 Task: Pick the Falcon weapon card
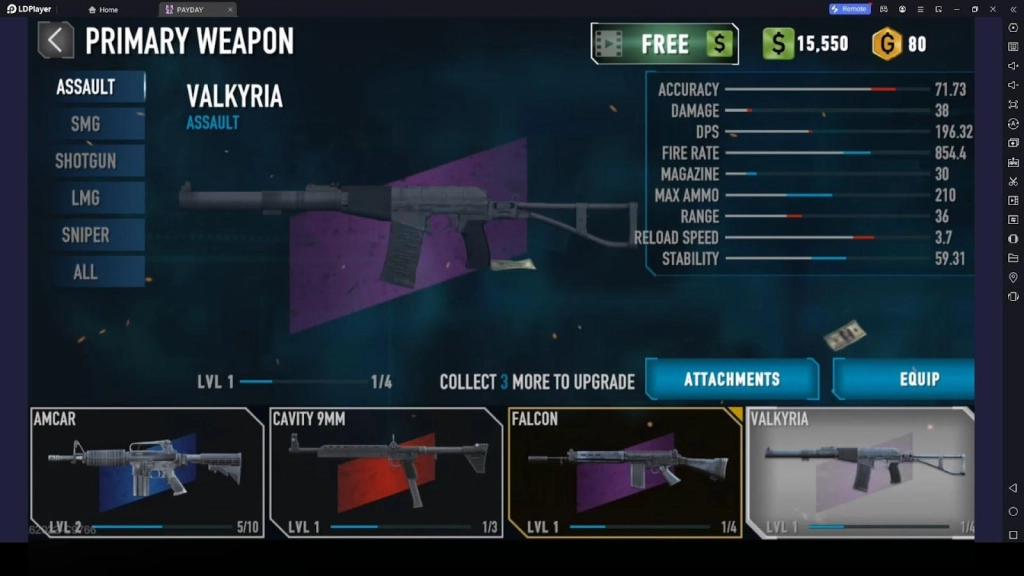624,472
